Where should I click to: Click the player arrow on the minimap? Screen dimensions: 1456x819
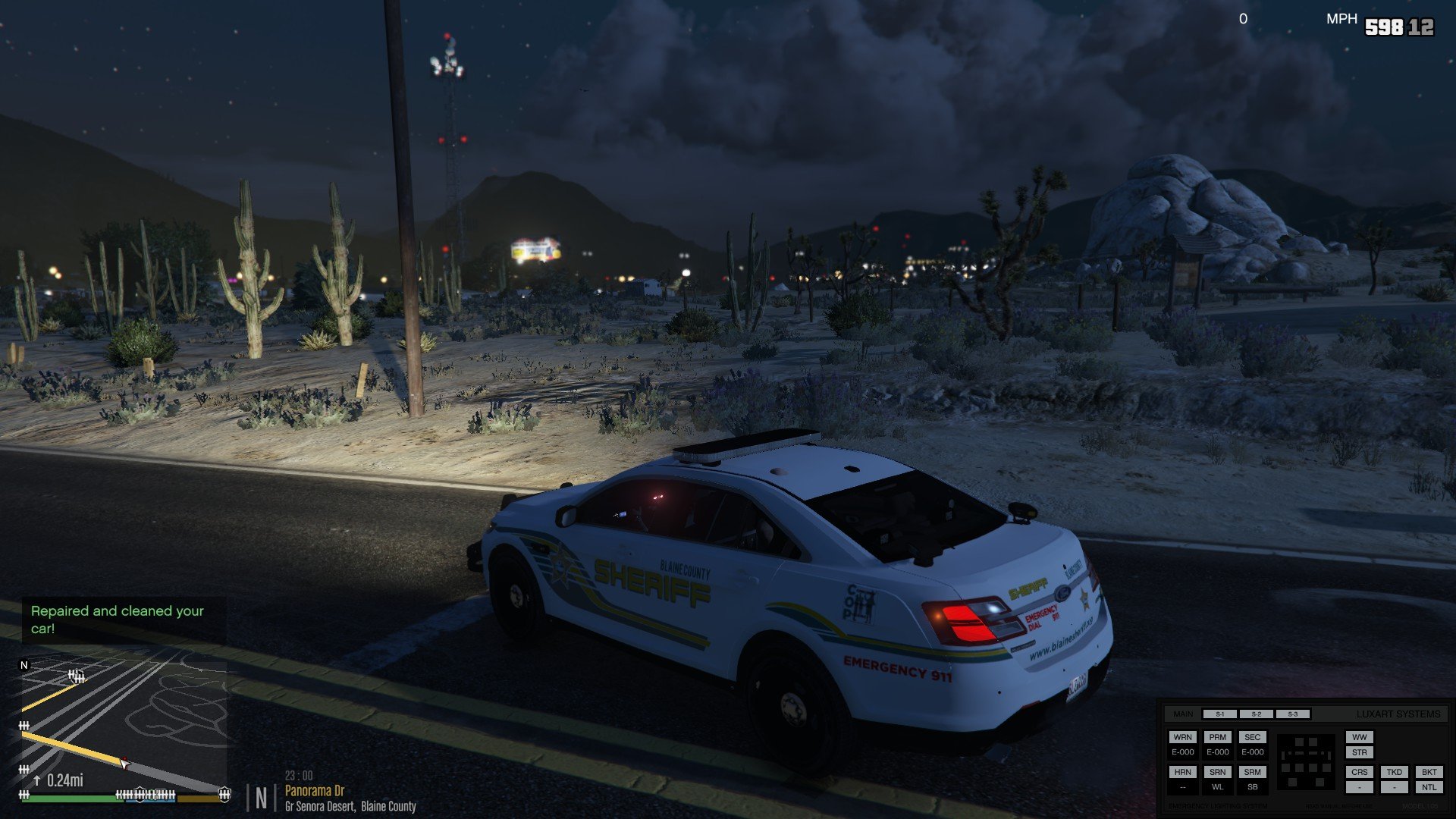tap(124, 764)
